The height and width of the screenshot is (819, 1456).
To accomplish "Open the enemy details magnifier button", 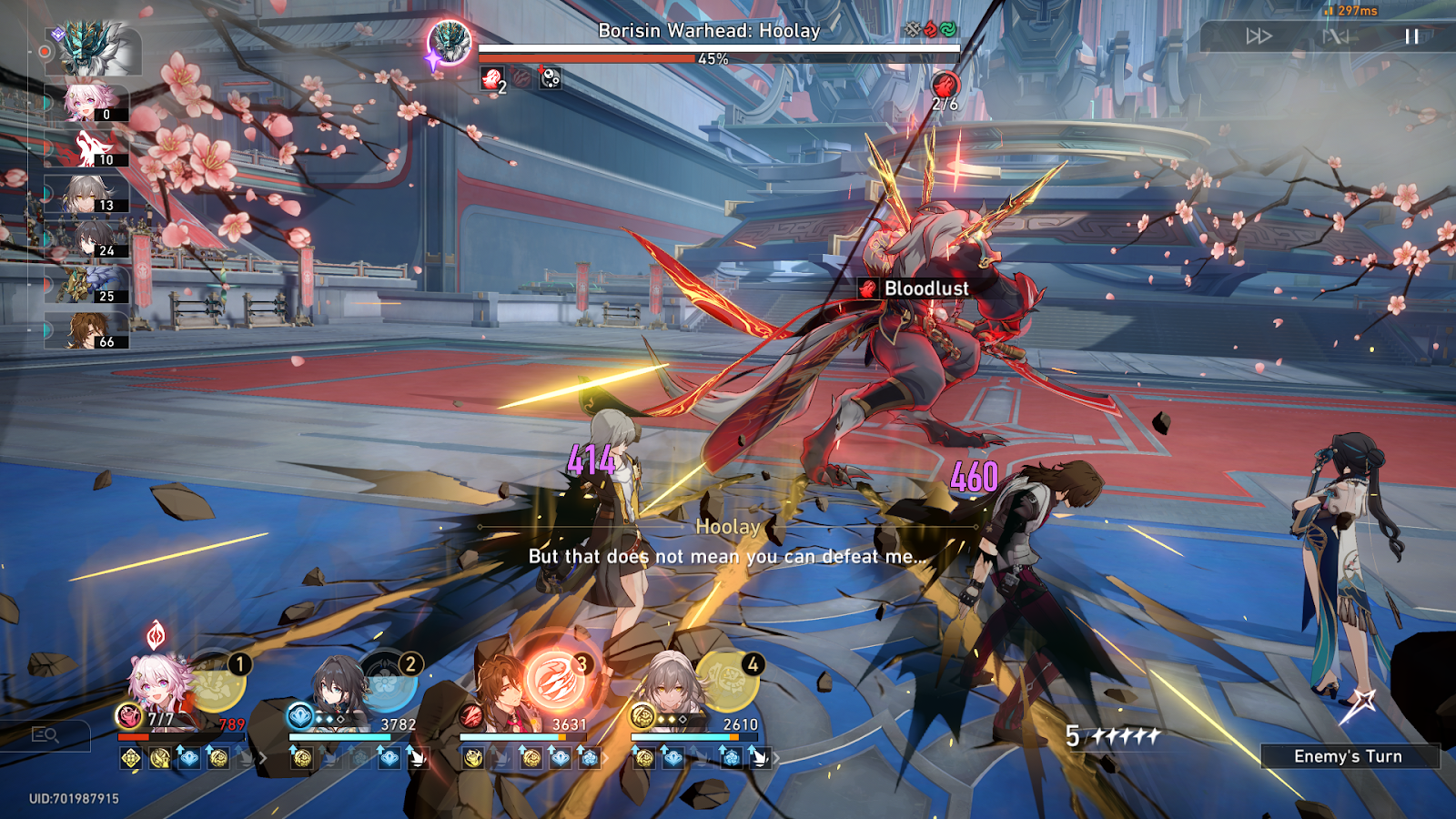I will pos(45,734).
